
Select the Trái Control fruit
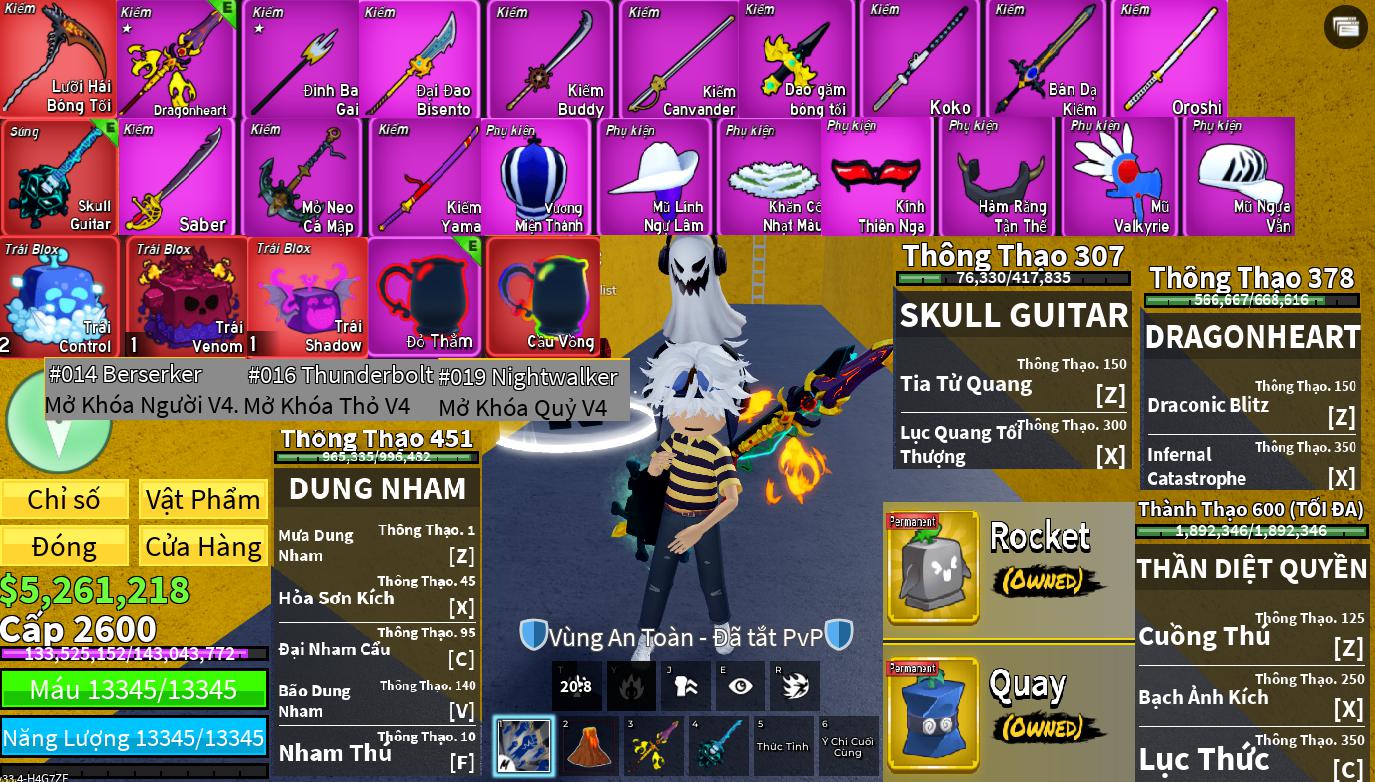(60, 297)
